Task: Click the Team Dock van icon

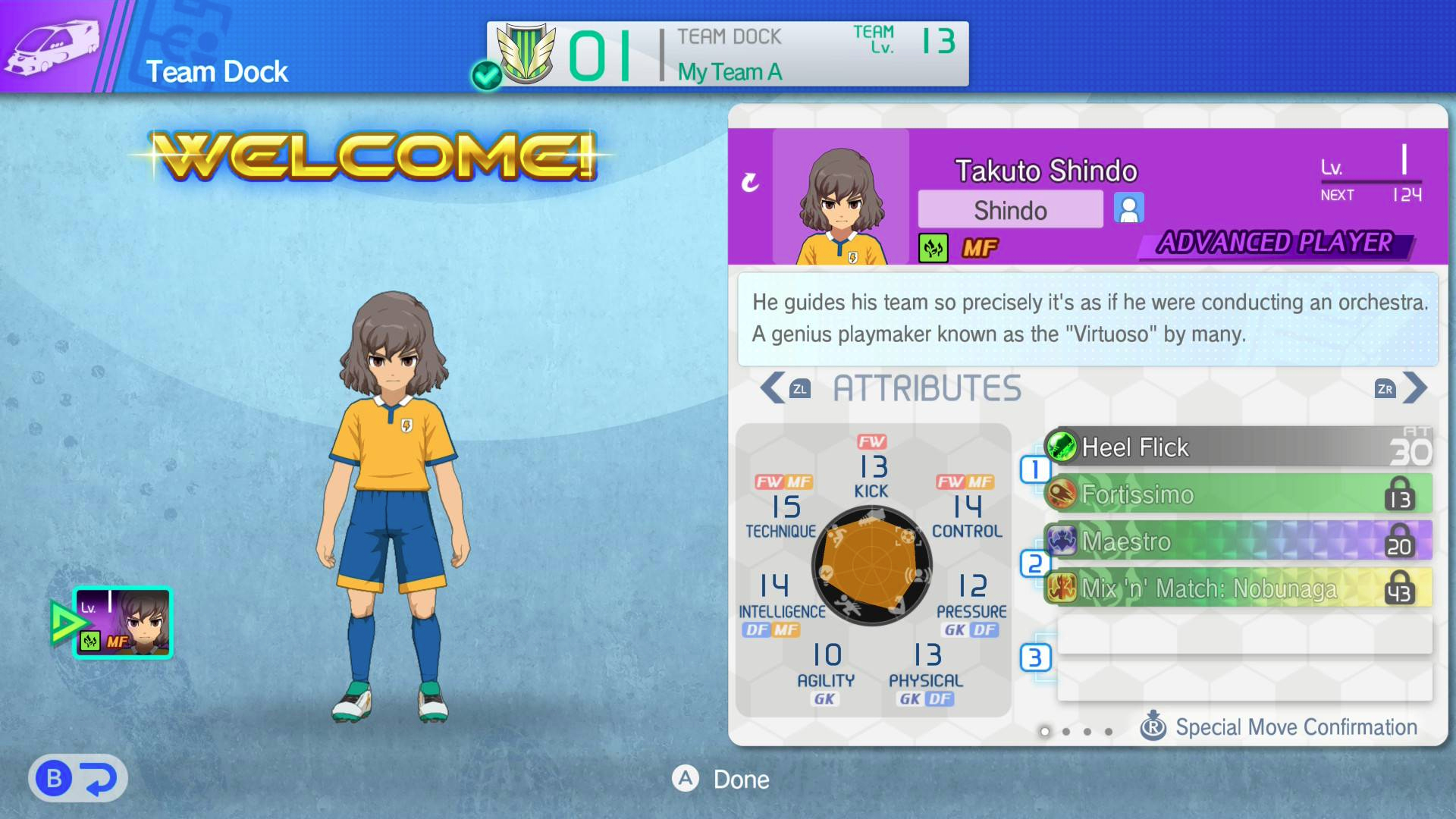Action: [x=52, y=45]
